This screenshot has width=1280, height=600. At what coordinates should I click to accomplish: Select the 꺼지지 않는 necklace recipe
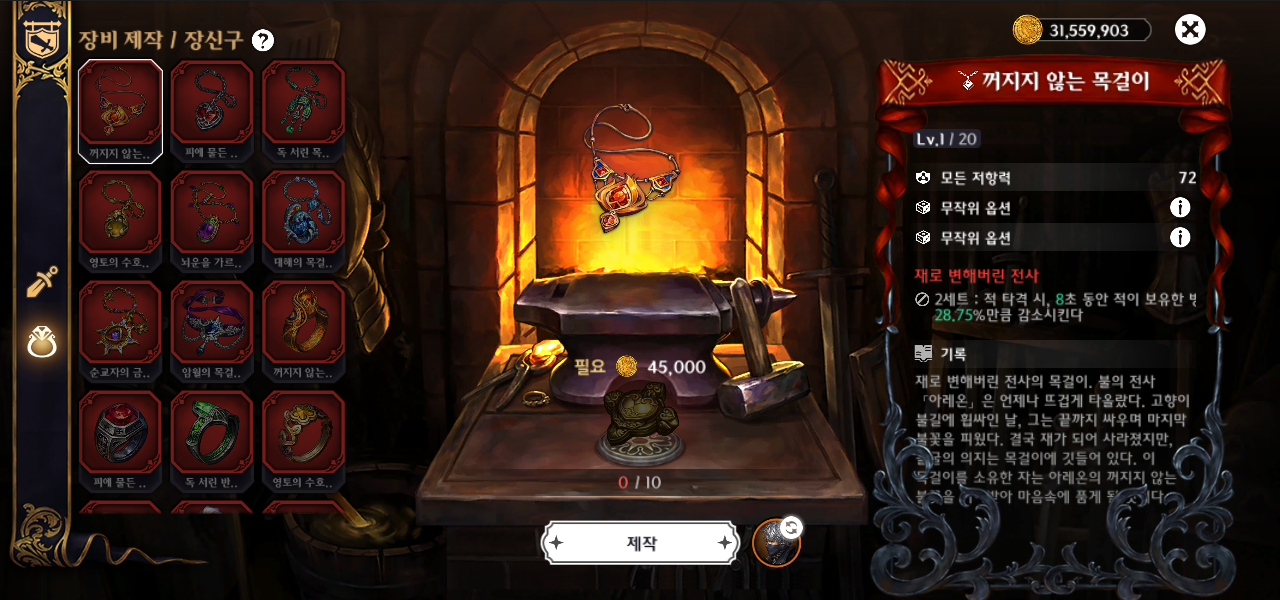click(x=121, y=110)
